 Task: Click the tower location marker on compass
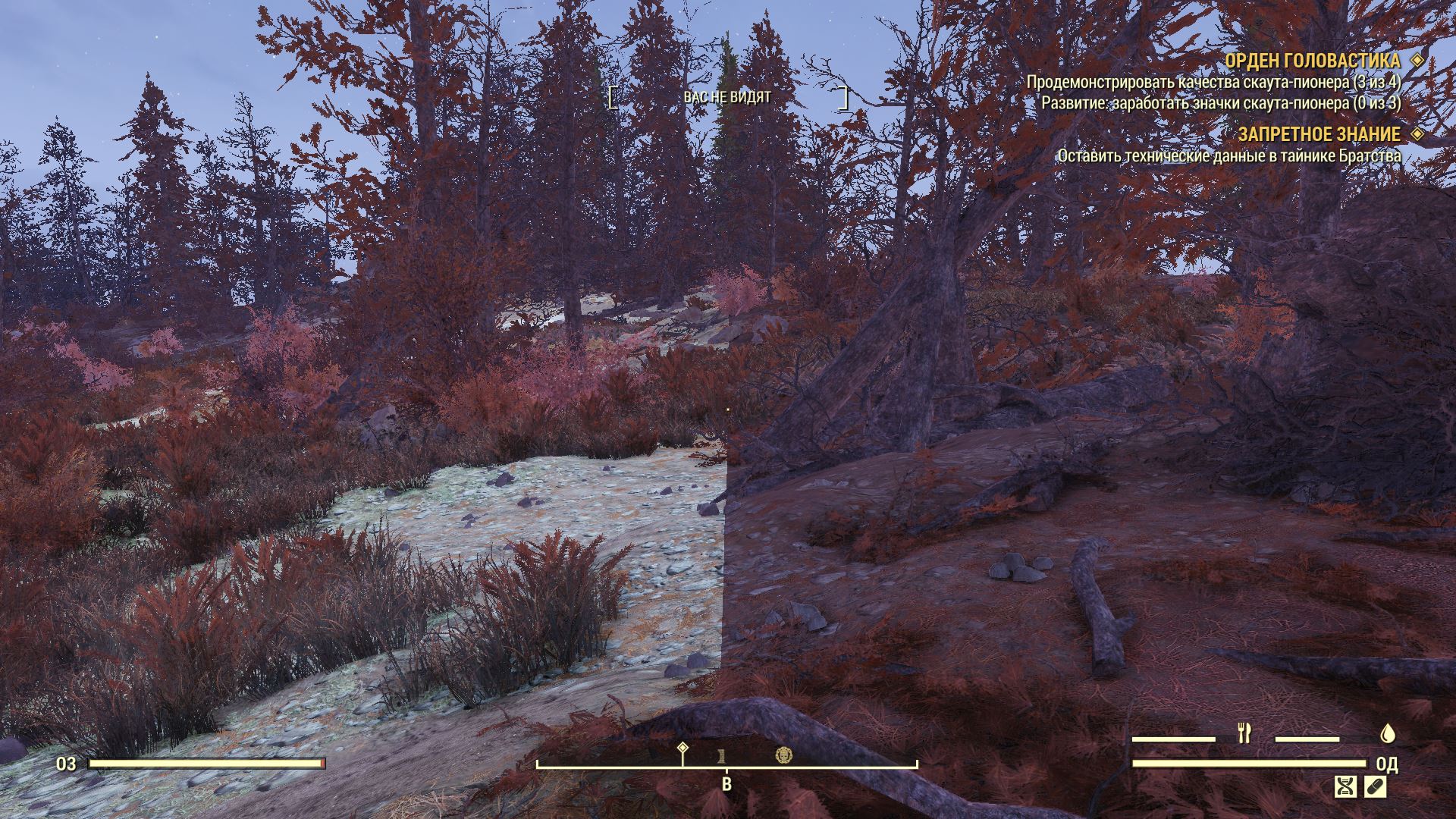[723, 755]
